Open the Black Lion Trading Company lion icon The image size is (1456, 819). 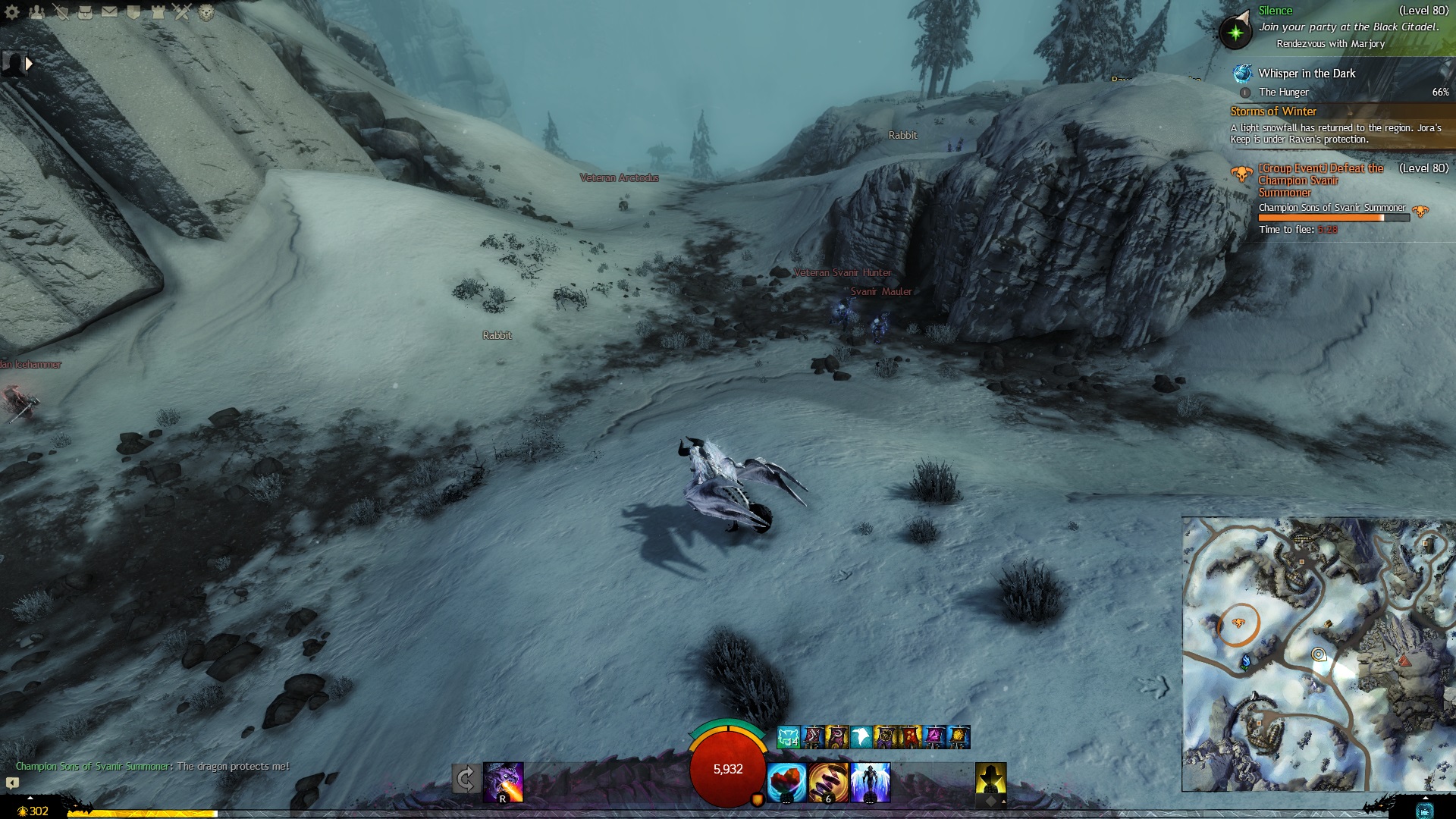tap(206, 12)
